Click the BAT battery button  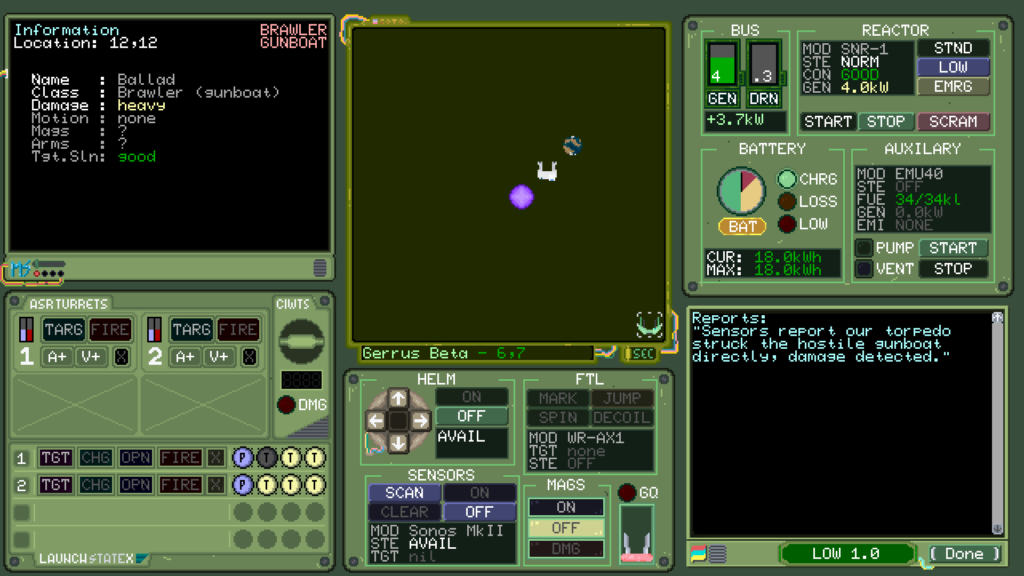tap(742, 227)
